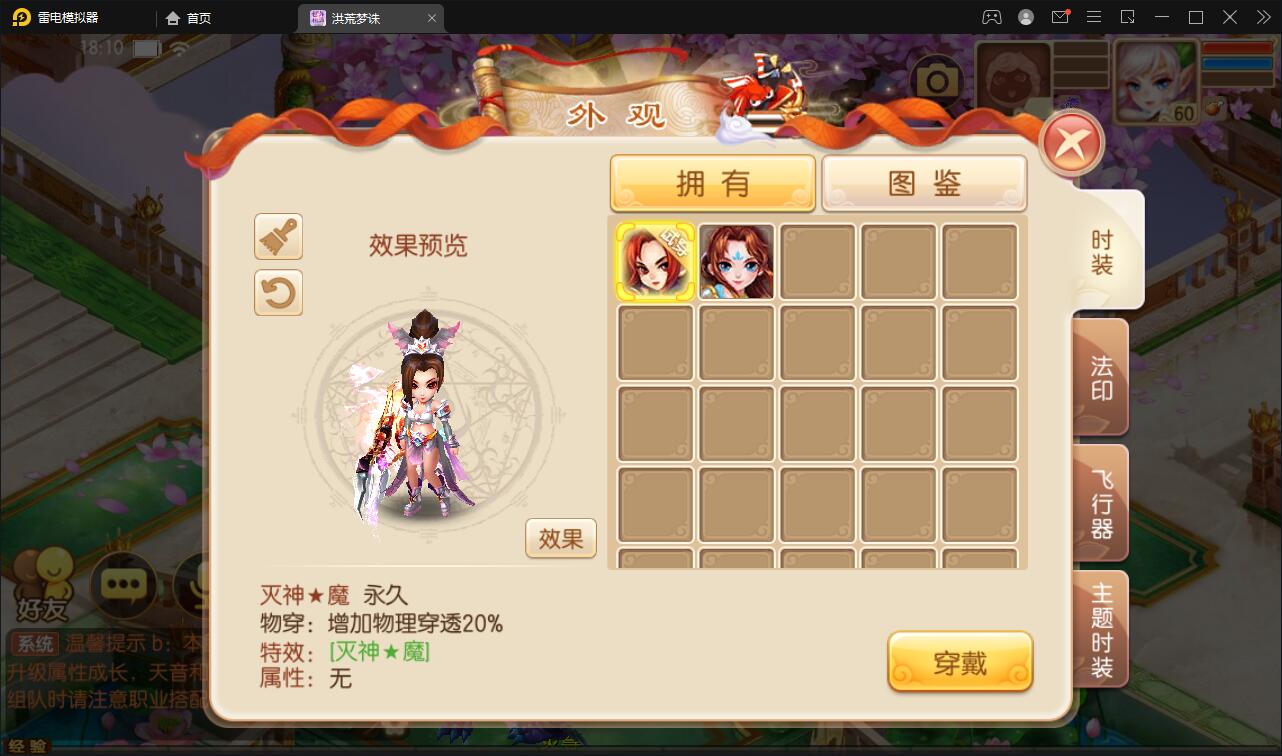Click the gamepad icon in the emulator titlebar
The height and width of the screenshot is (756, 1282).
[x=993, y=17]
